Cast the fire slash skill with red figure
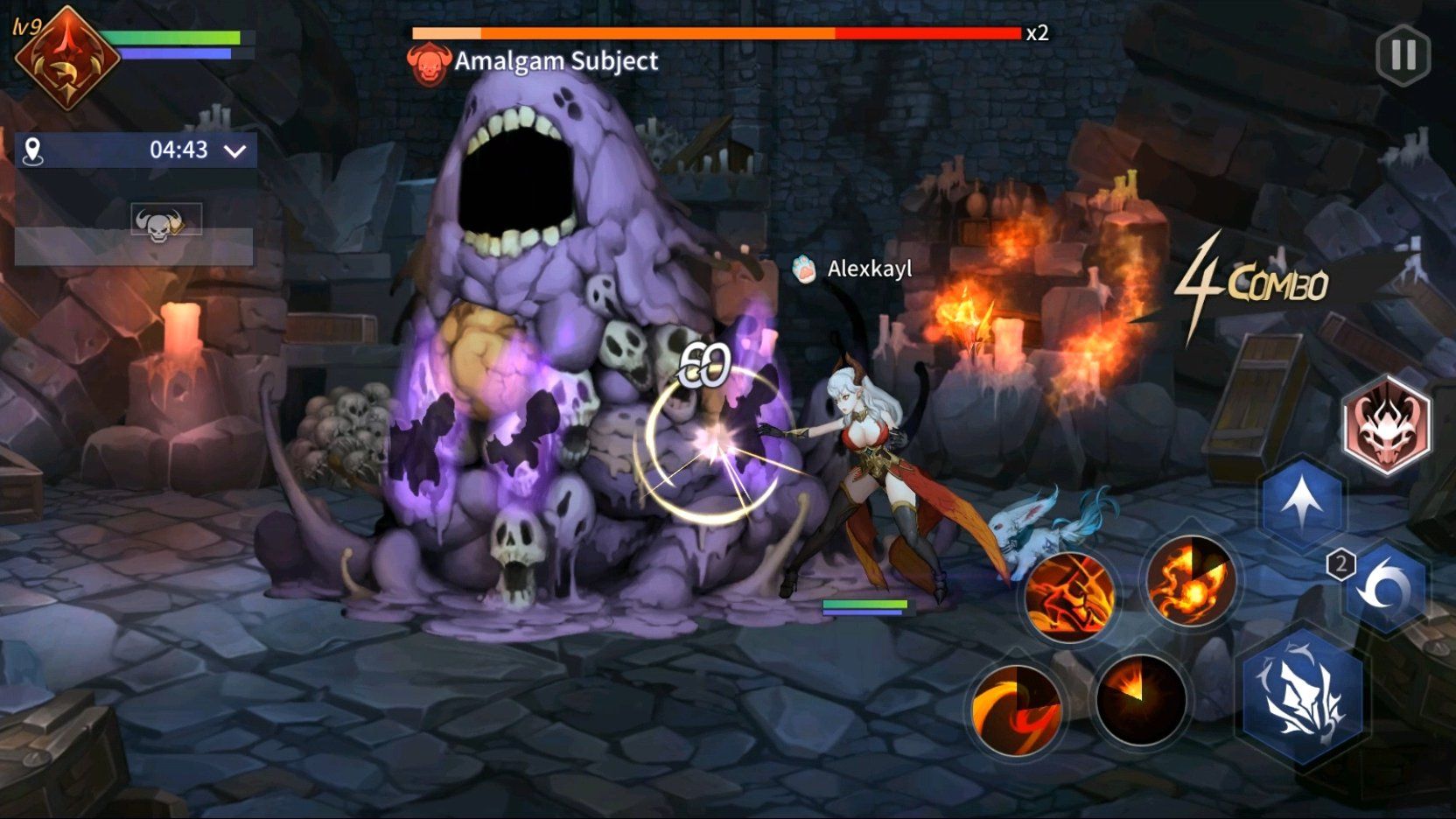 [x=1069, y=597]
